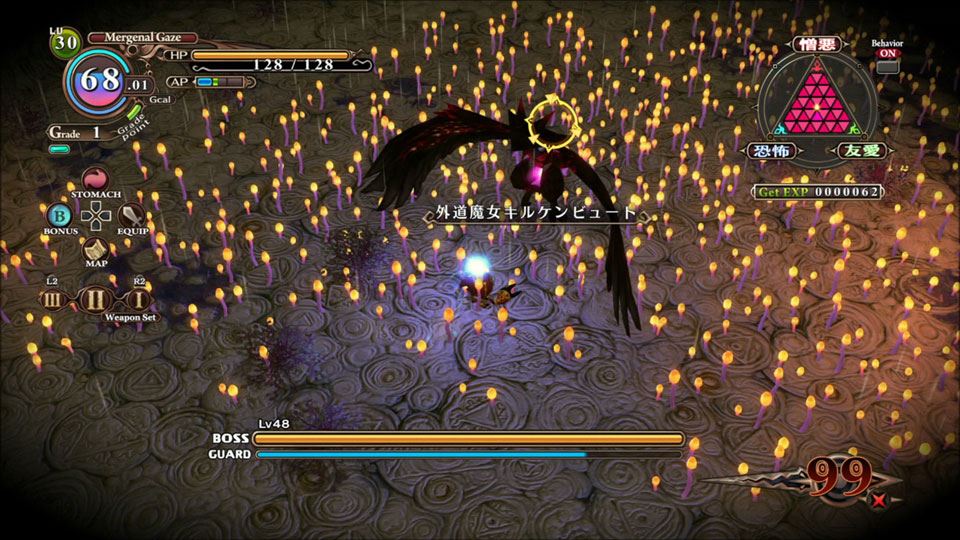This screenshot has width=960, height=540.
Task: Click the pink triangle behavior chart
Action: (816, 100)
